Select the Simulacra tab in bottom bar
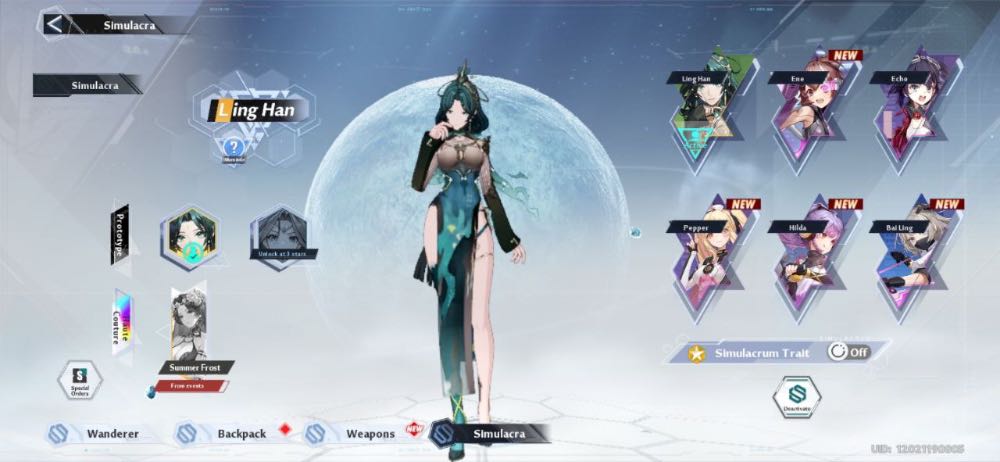Viewport: 1000px width, 462px height. (490, 433)
